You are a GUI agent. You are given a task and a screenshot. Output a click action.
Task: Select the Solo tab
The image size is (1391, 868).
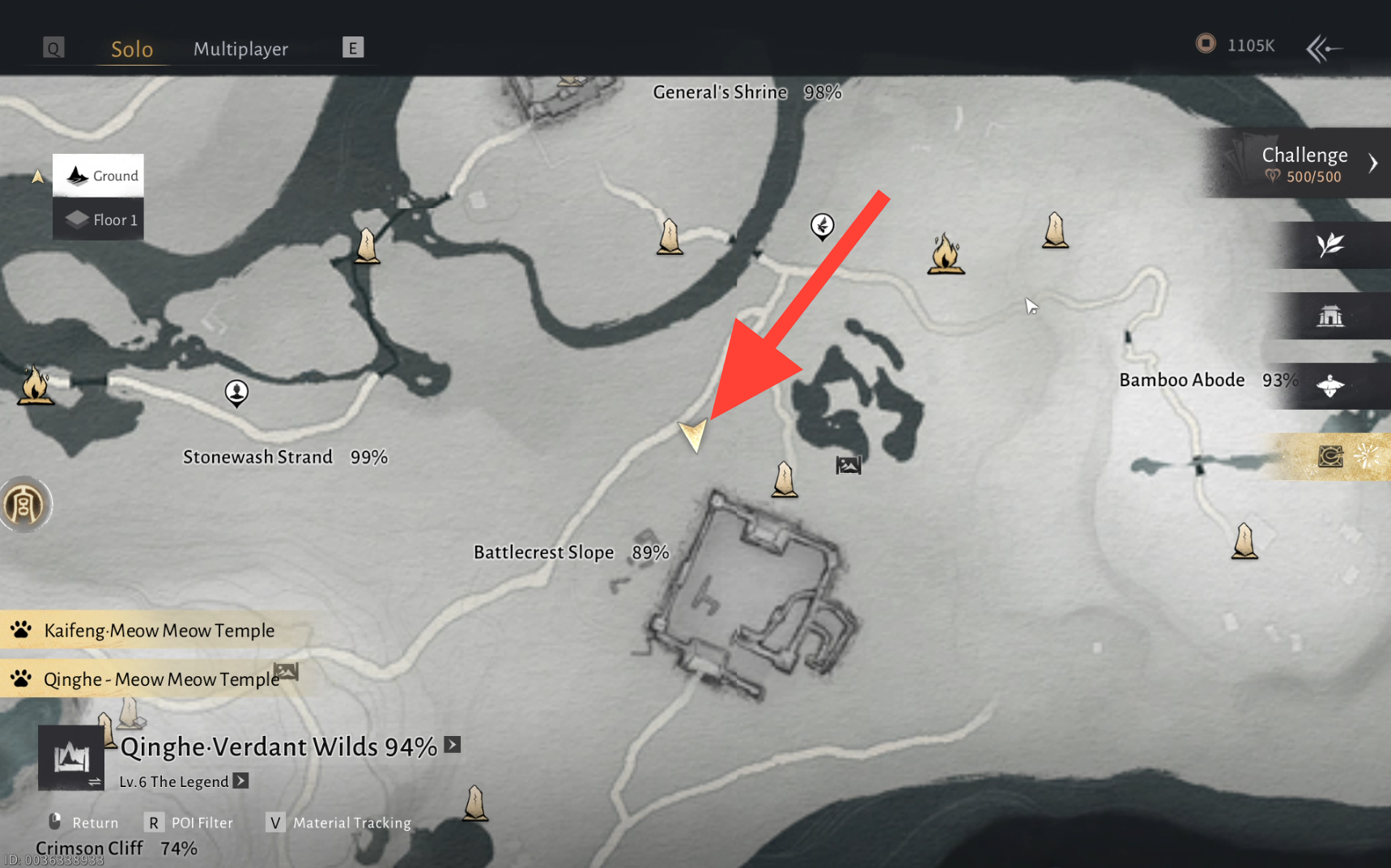[132, 49]
